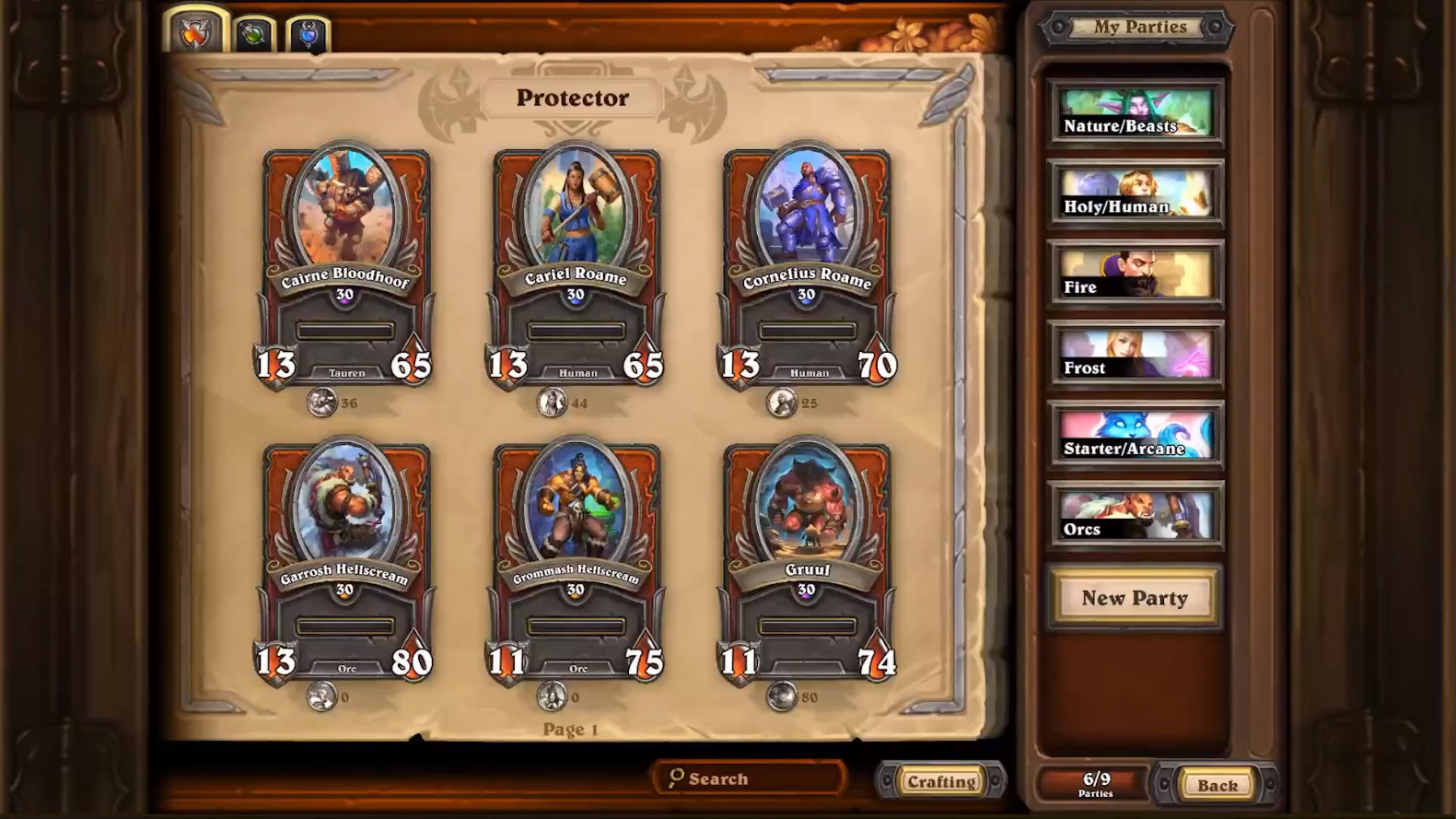Choose the Fire party
The width and height of the screenshot is (1456, 819).
tap(1136, 275)
